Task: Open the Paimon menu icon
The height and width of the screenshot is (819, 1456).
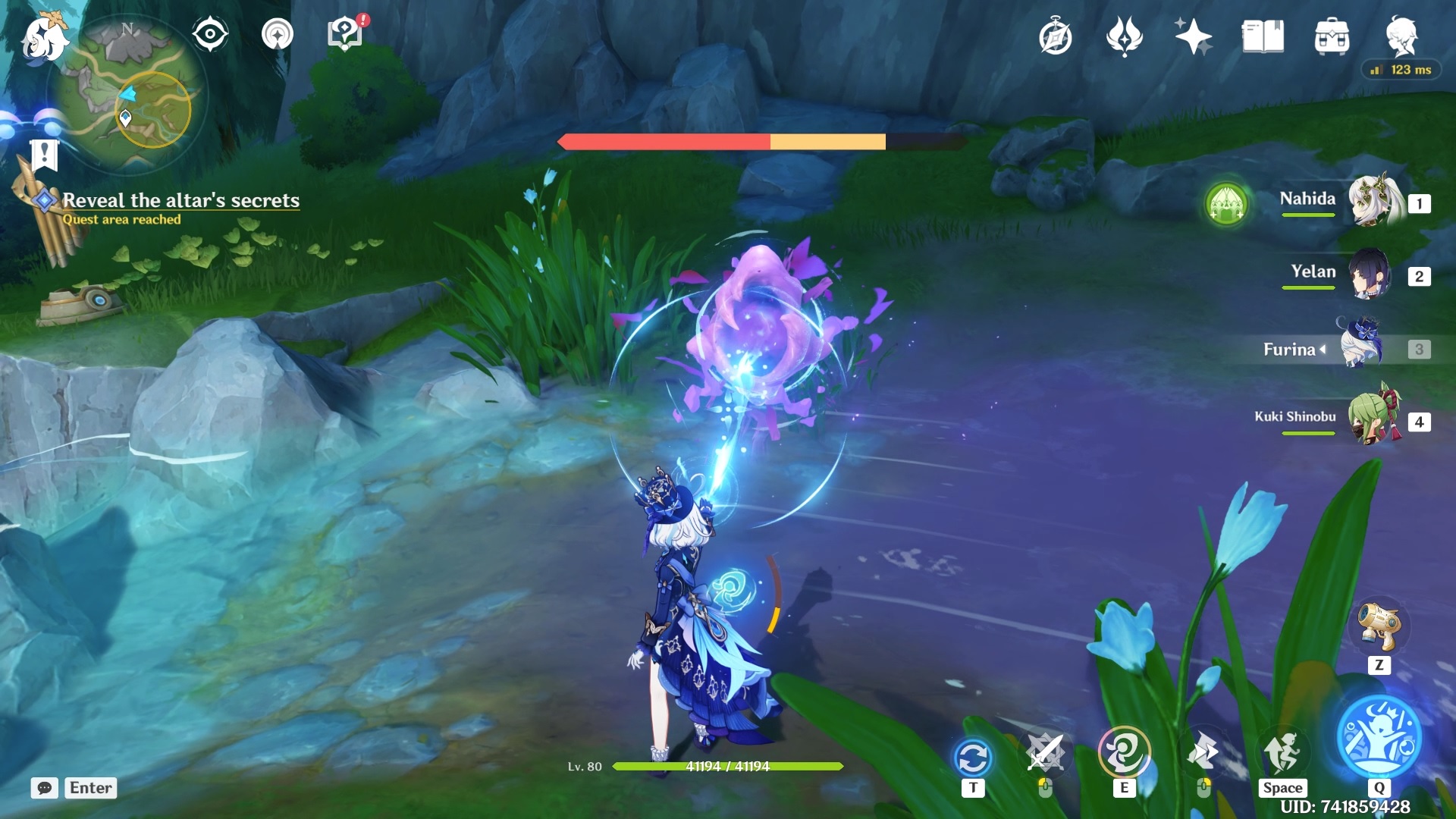Action: click(44, 38)
